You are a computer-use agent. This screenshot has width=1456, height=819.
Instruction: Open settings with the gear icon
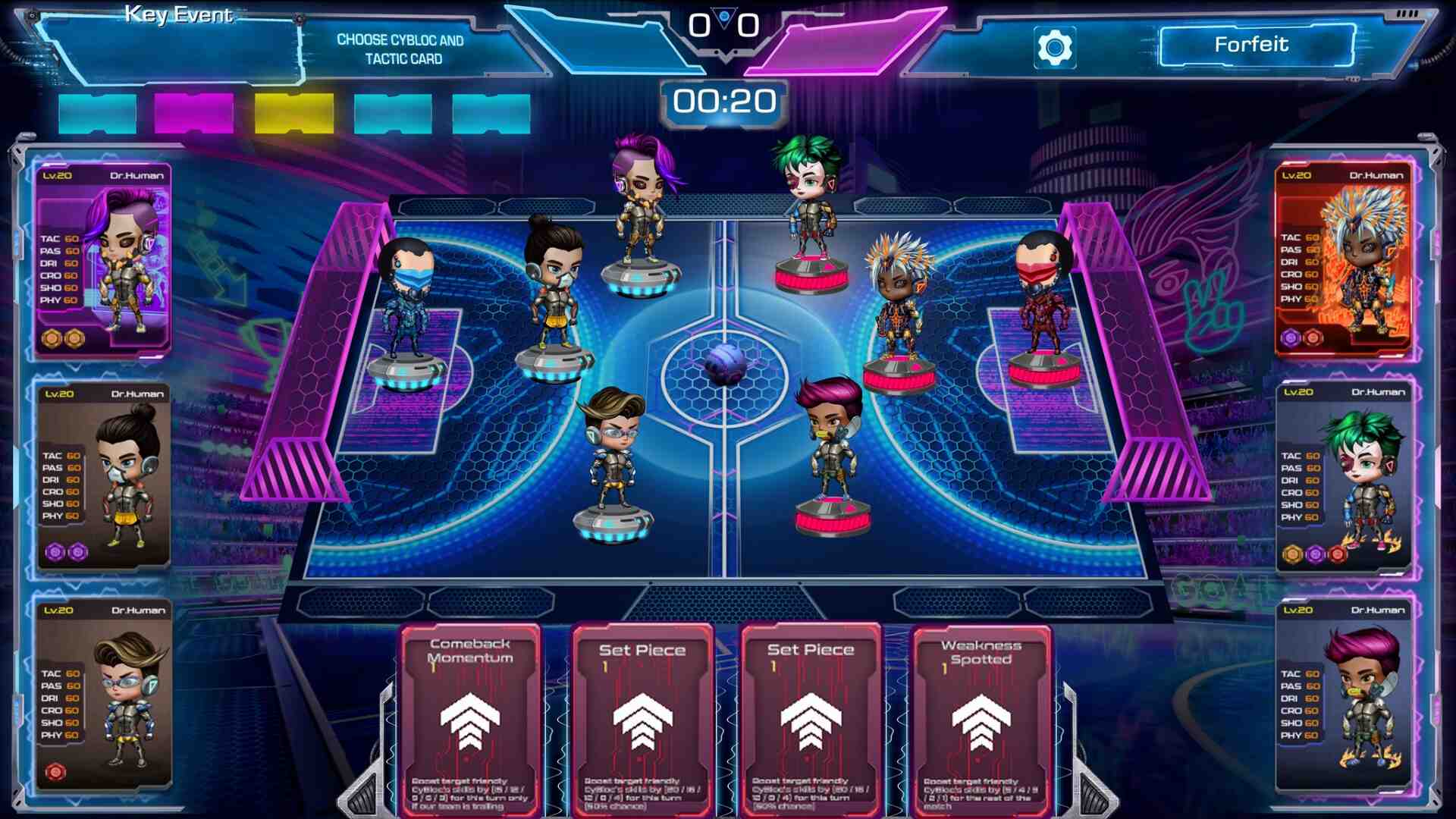[1054, 48]
